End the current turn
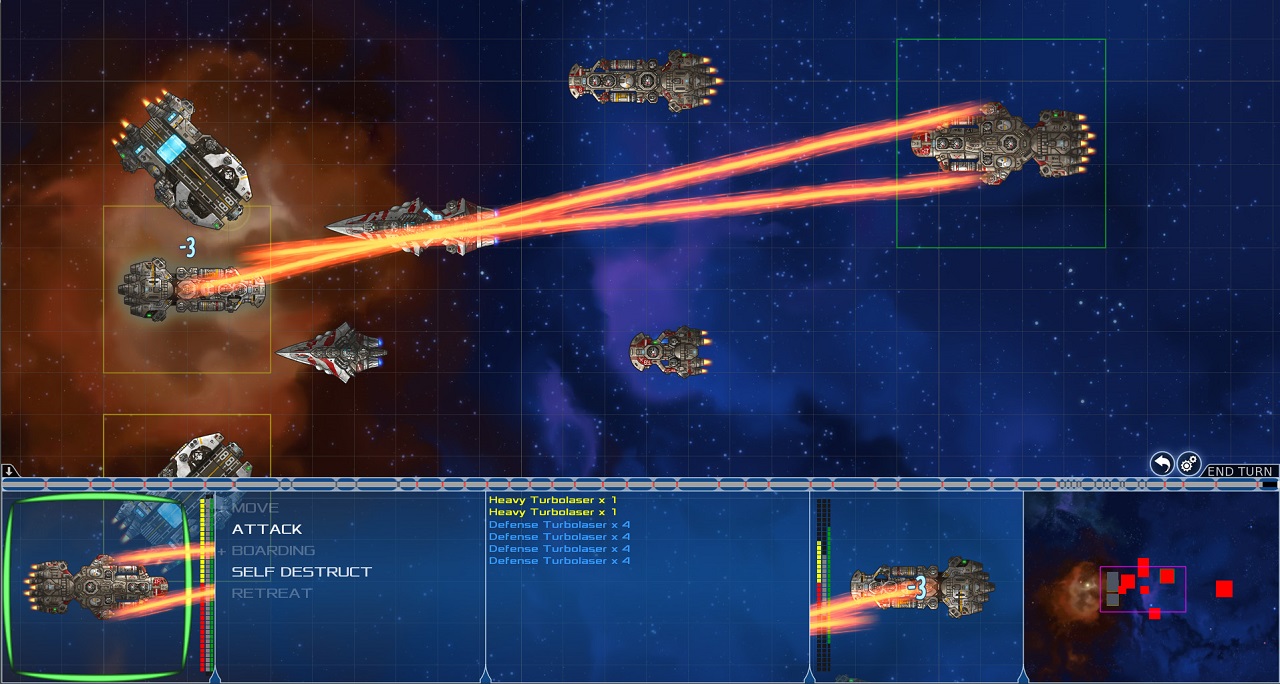Viewport: 1280px width, 684px height. tap(1240, 471)
